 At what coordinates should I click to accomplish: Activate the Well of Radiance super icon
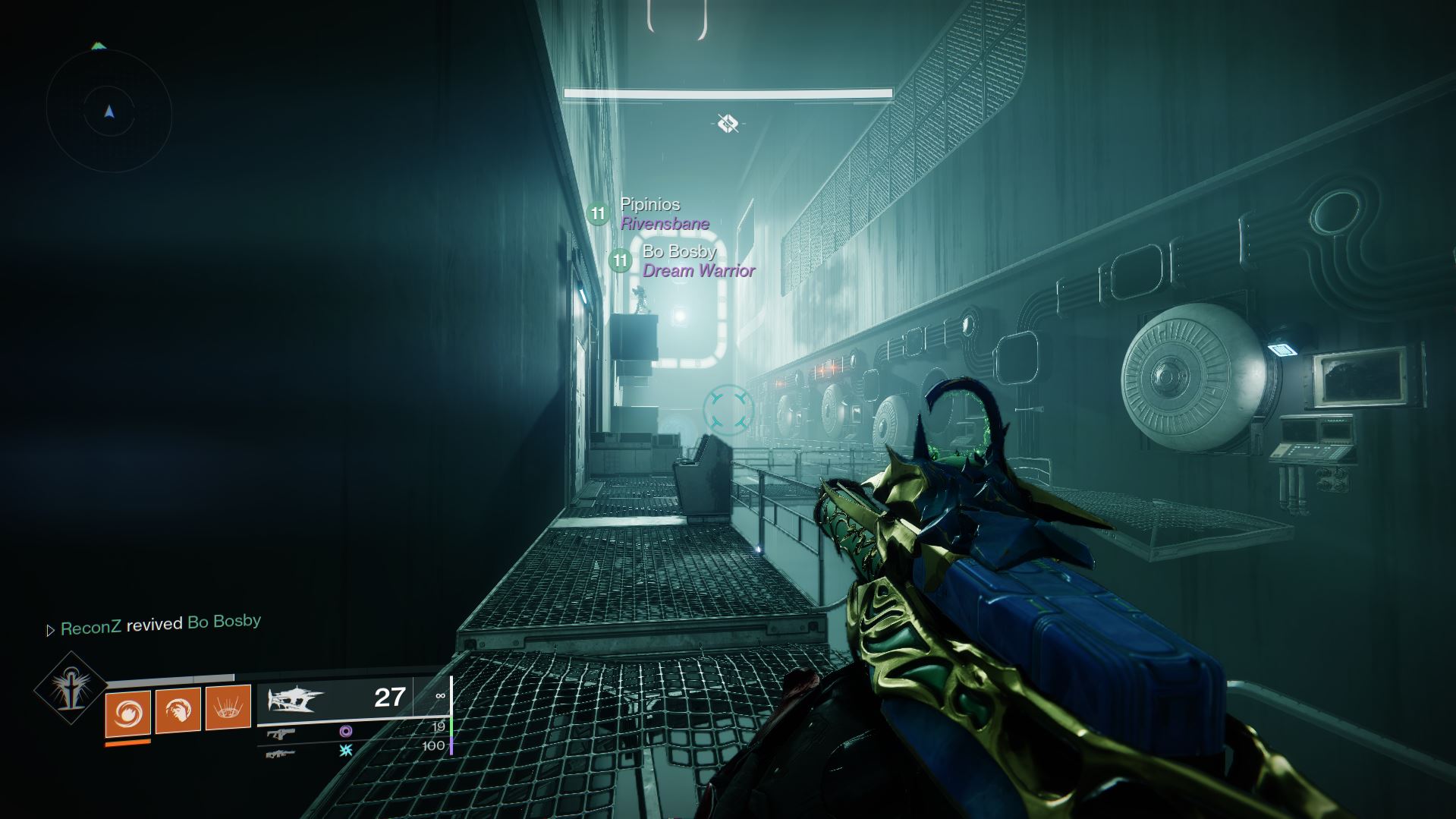tap(71, 688)
